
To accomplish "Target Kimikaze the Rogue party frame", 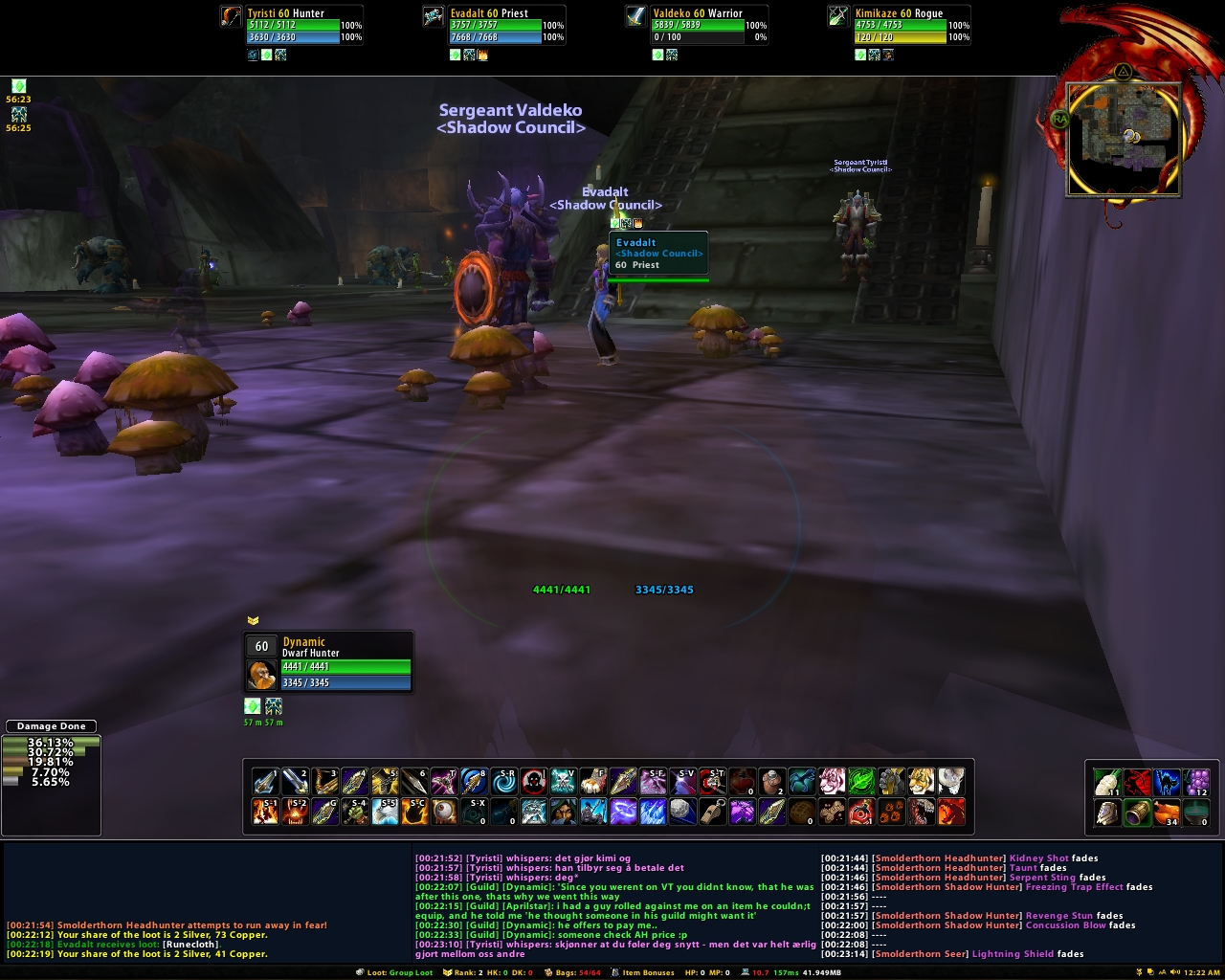I will [901, 26].
